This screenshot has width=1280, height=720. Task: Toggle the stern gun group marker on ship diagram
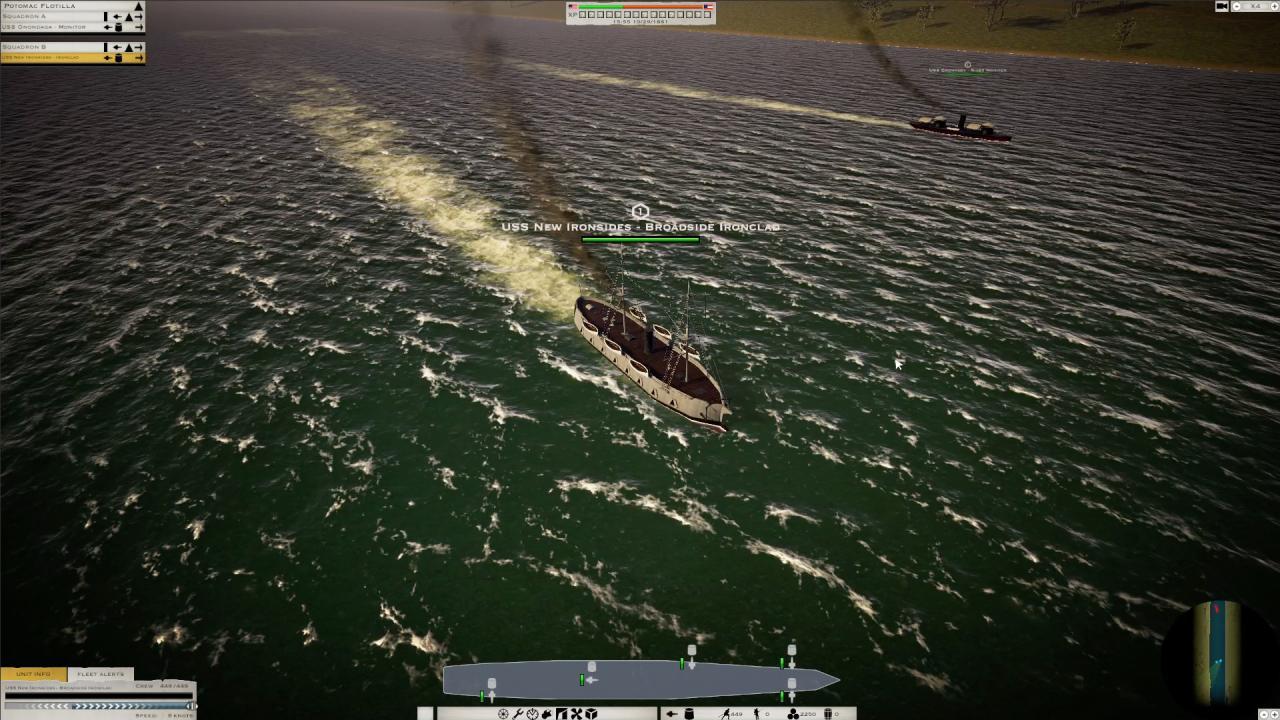tap(491, 683)
